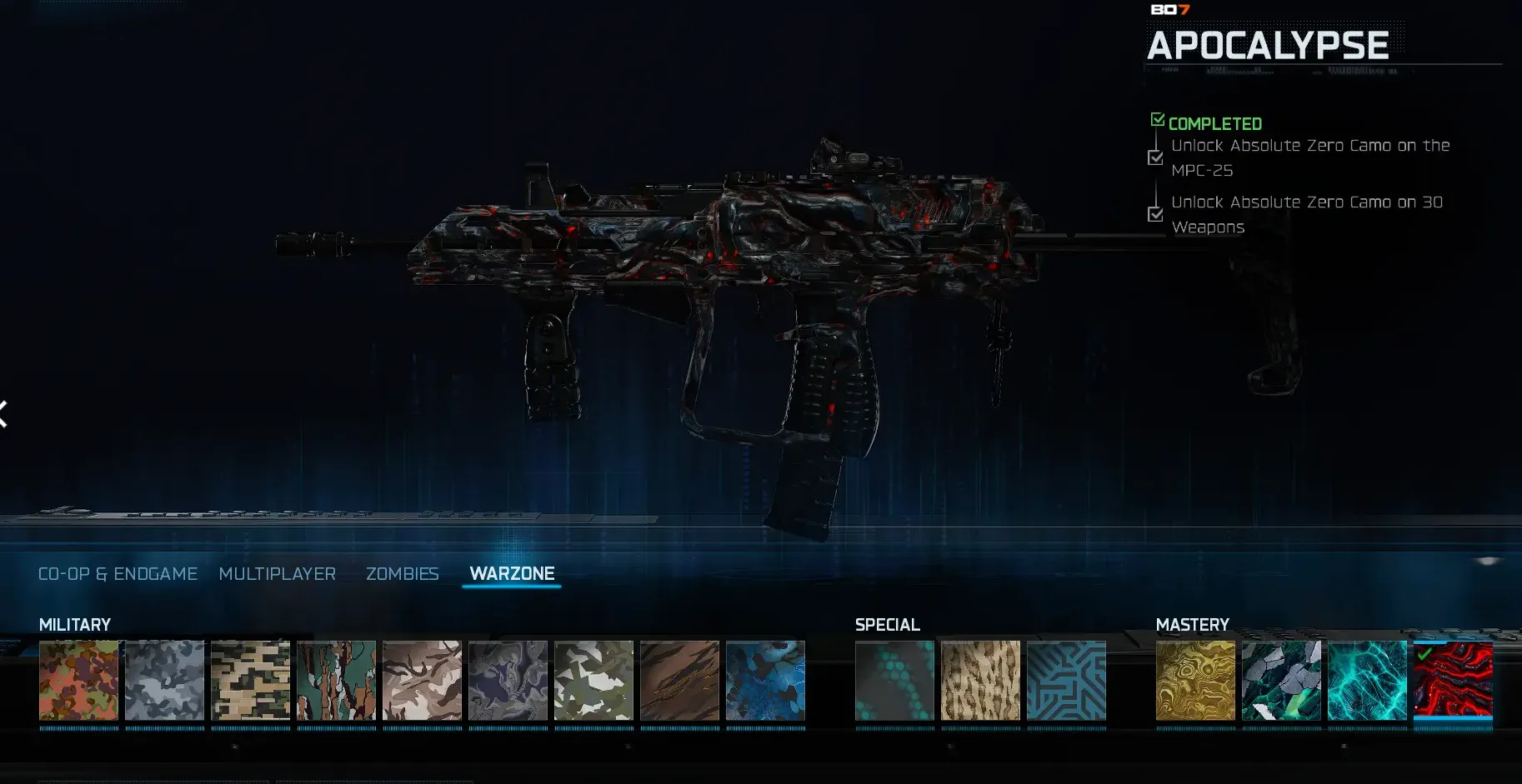
Task: Toggle the MPC-25 Absolute Zero checkbox
Action: coord(1156,157)
